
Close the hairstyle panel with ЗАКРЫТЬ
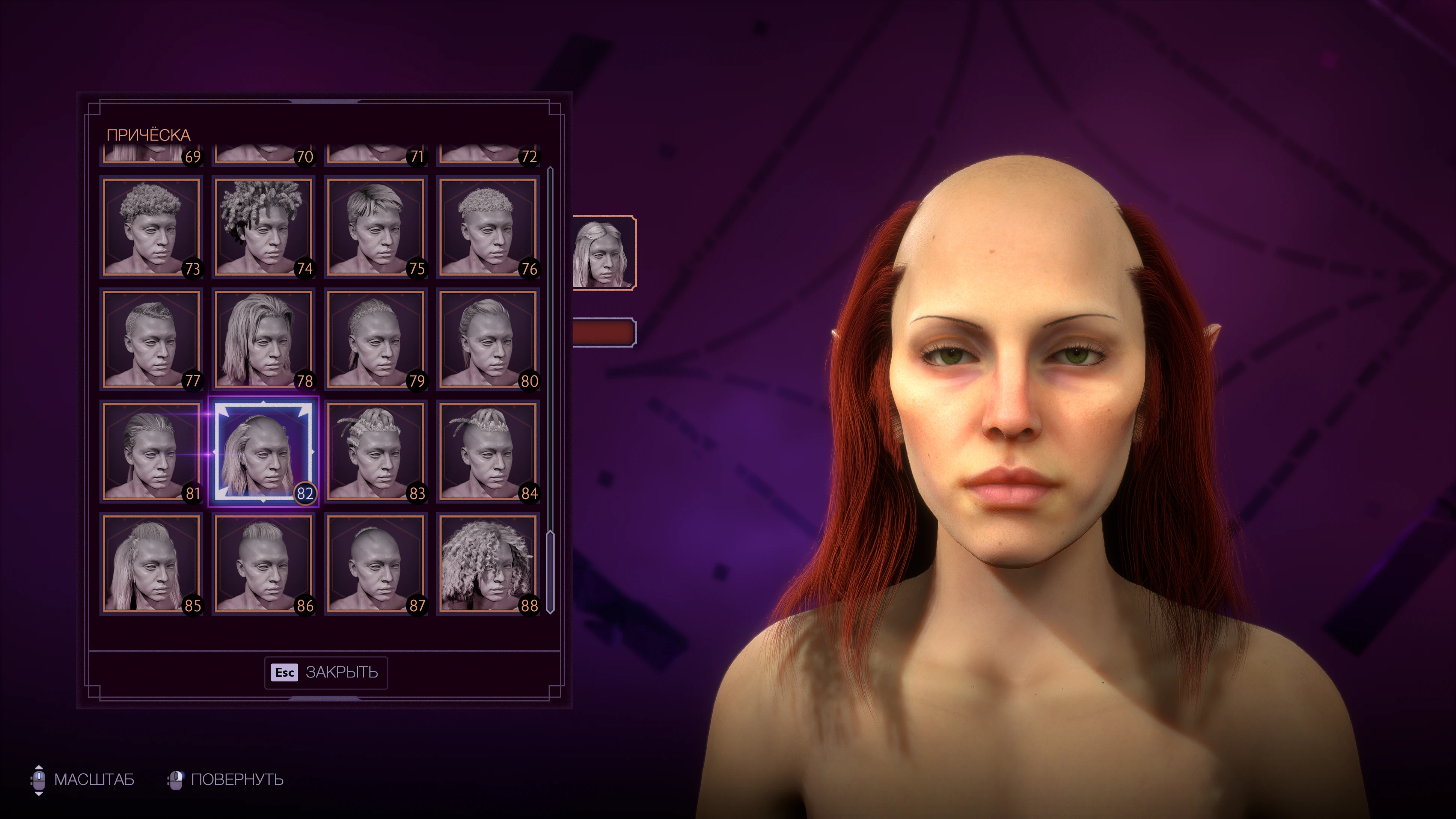tap(326, 672)
